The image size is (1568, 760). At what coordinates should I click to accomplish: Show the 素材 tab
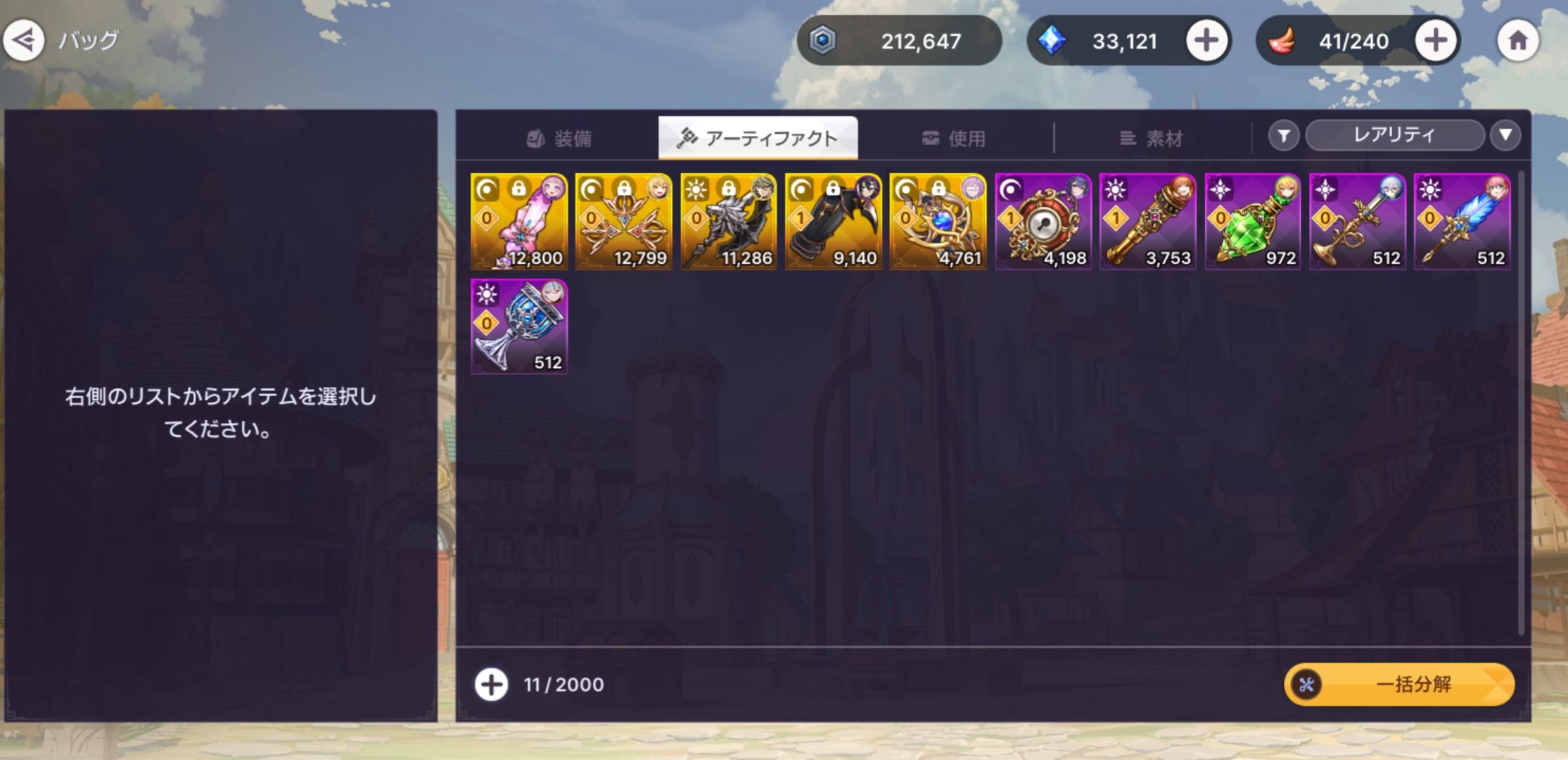coord(1151,139)
